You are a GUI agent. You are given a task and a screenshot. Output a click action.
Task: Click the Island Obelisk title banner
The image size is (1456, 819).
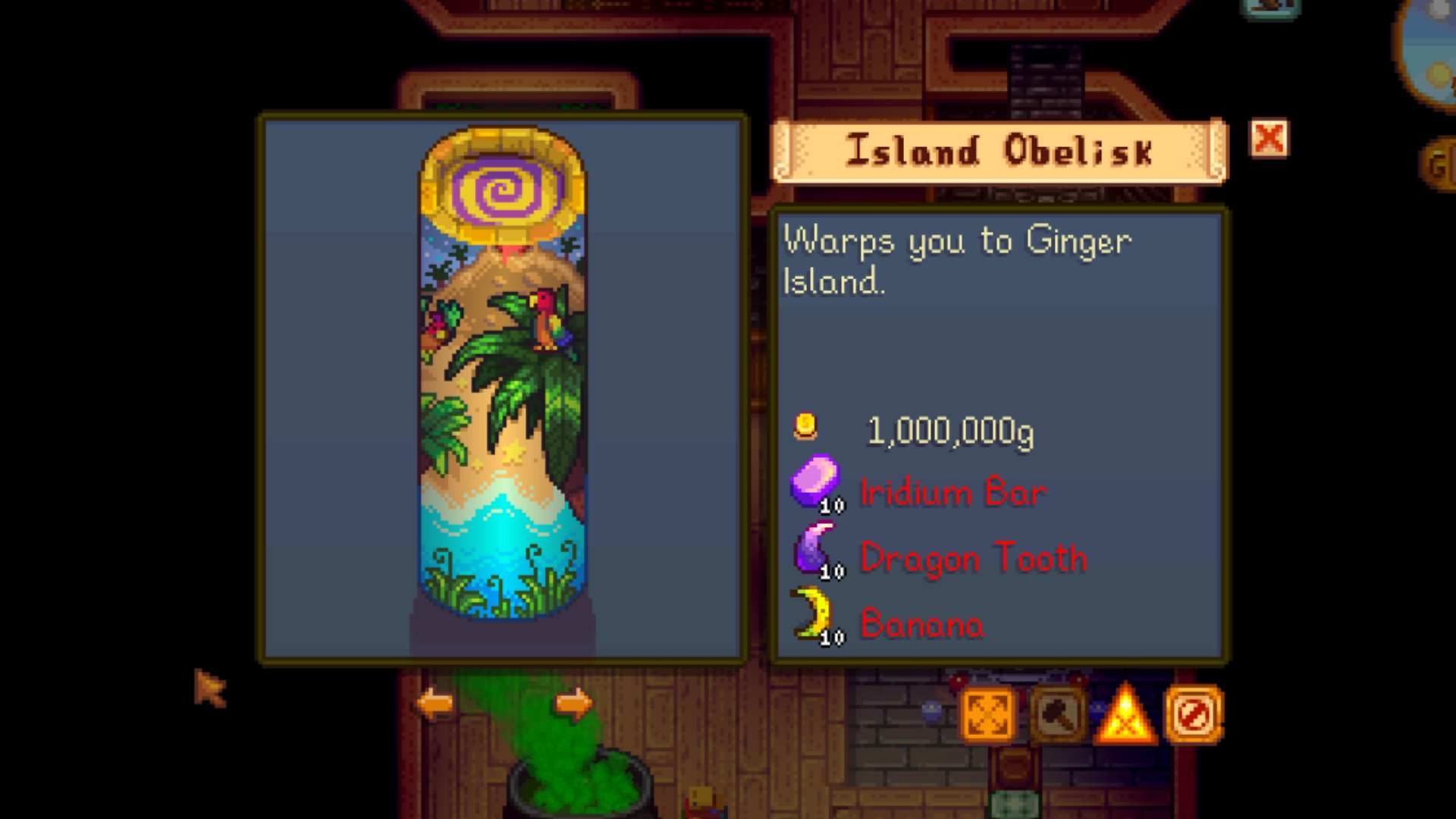tap(999, 150)
